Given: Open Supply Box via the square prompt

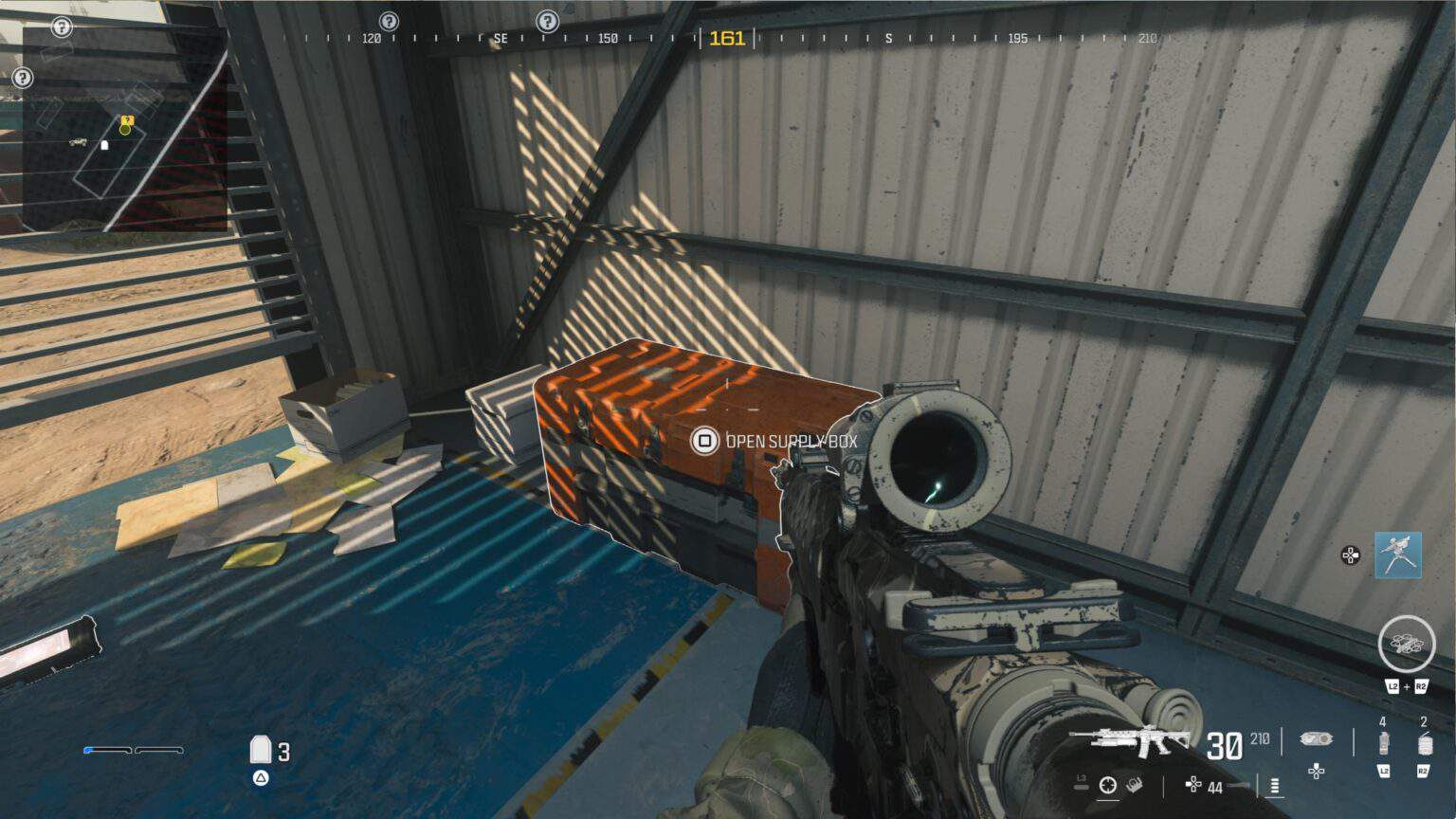Looking at the screenshot, I should coord(705,440).
